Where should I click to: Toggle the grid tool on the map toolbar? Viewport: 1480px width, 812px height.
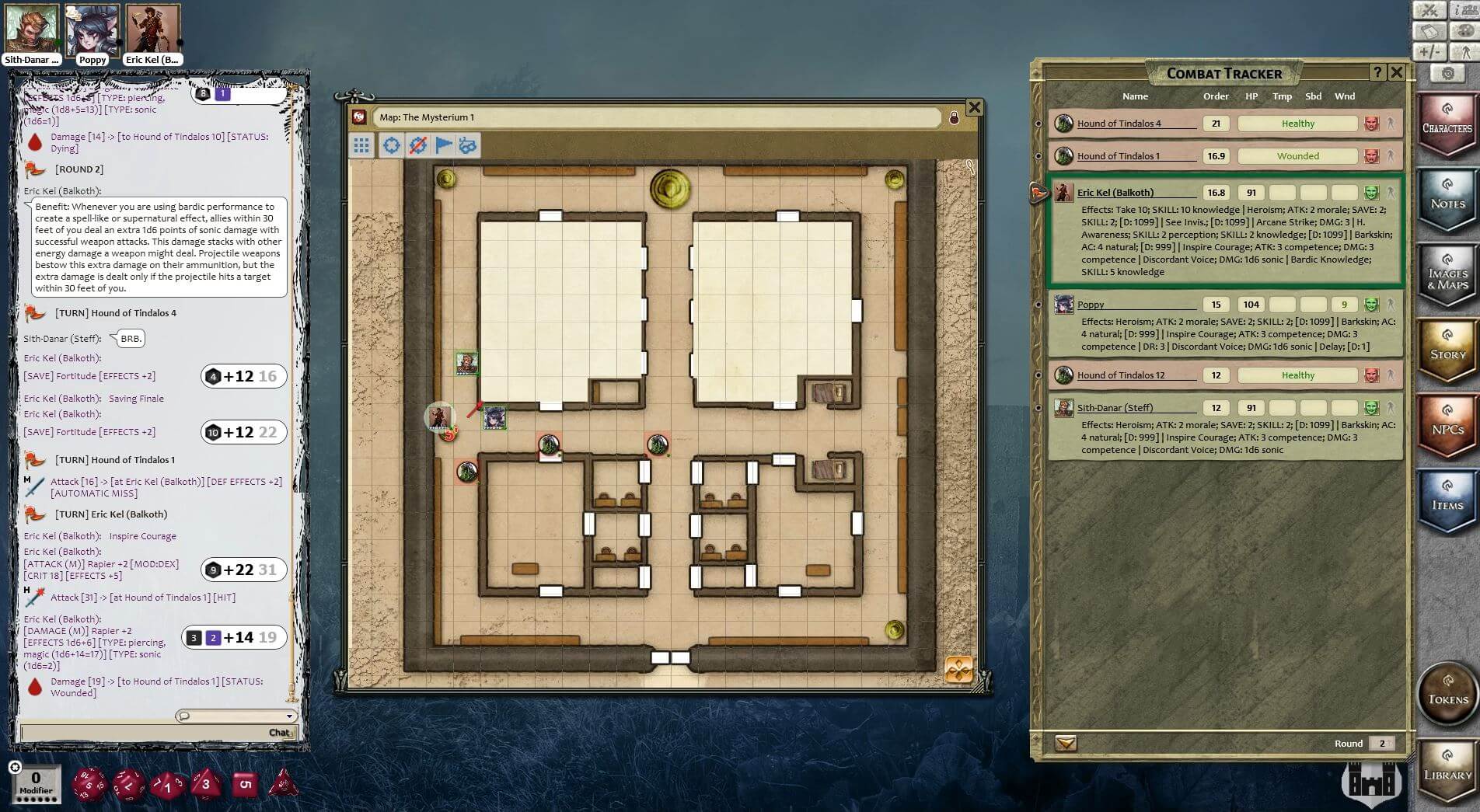coord(360,145)
